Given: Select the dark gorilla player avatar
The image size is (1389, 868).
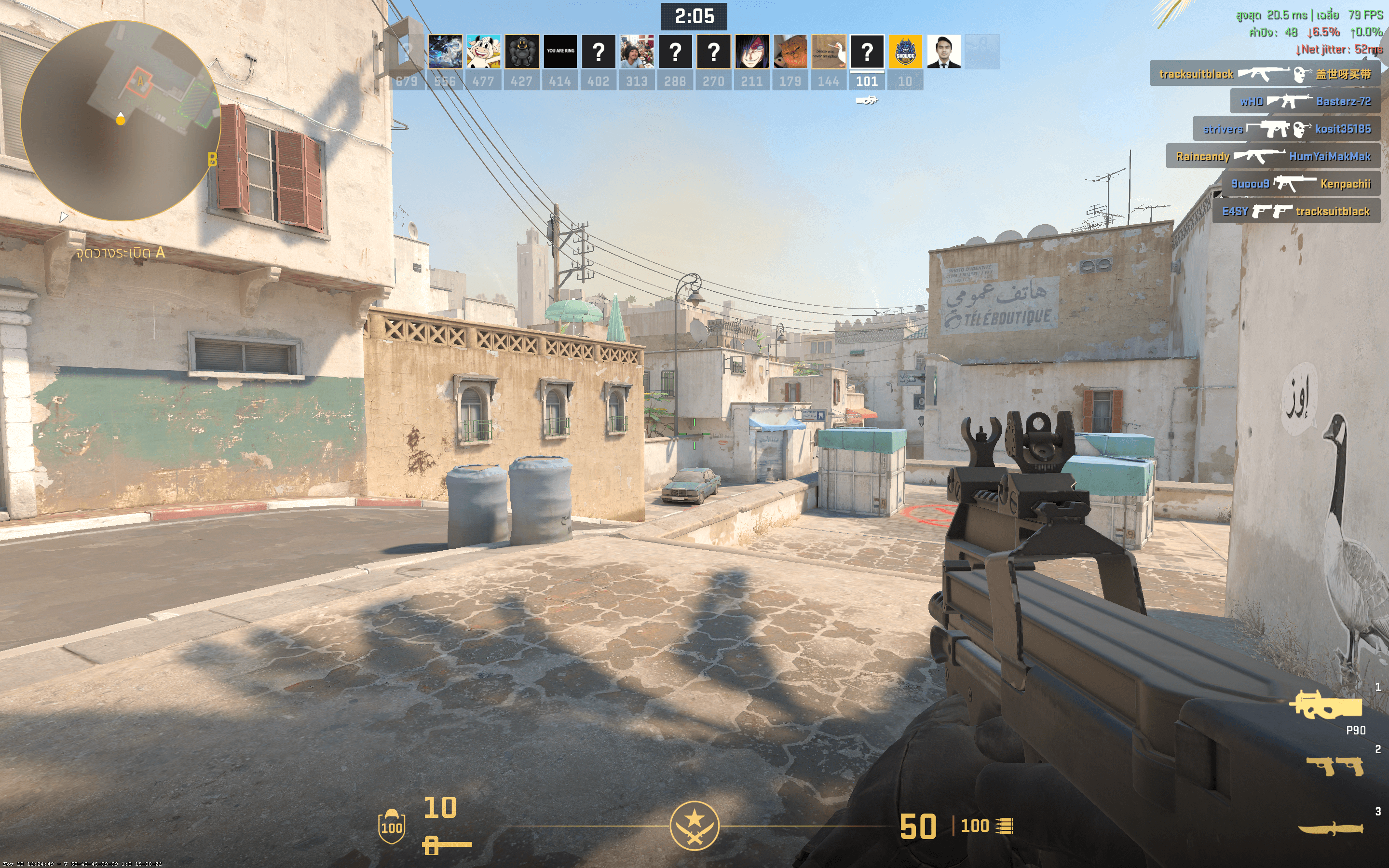Looking at the screenshot, I should (522, 52).
